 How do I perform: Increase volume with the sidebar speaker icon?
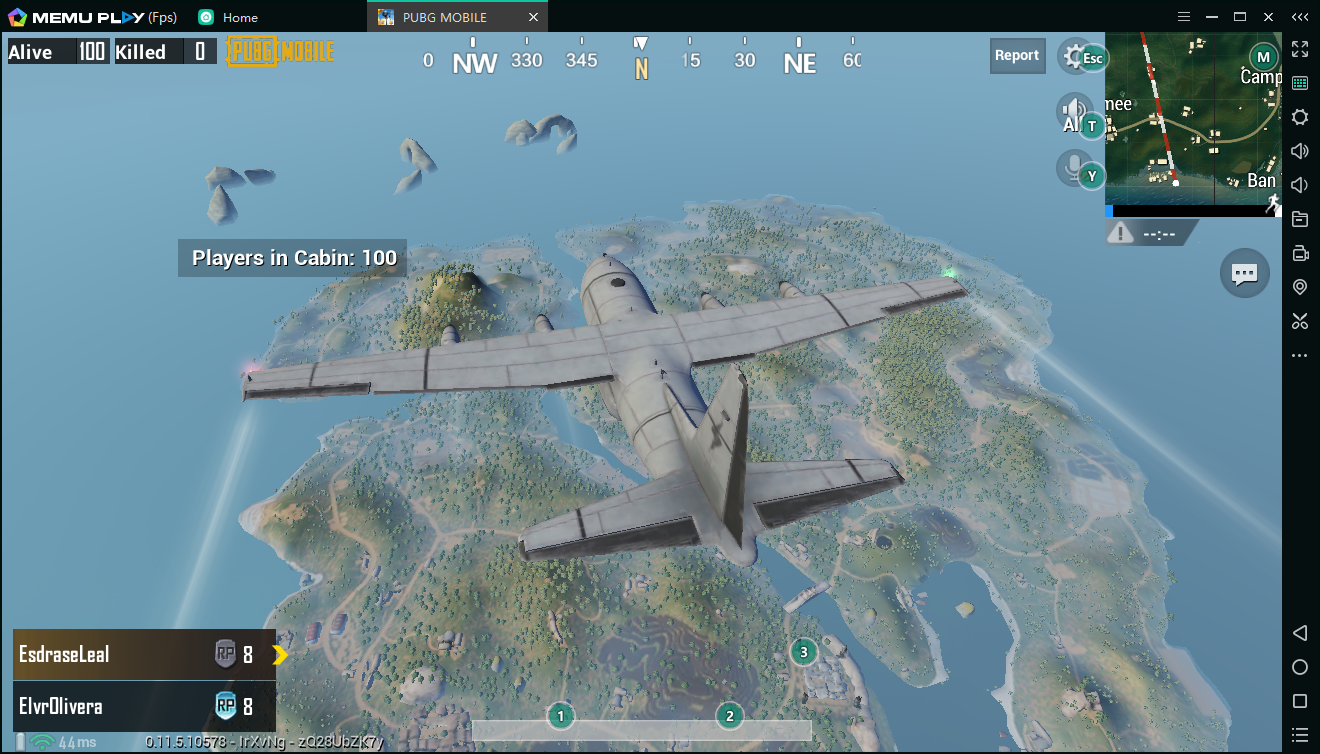(1300, 151)
